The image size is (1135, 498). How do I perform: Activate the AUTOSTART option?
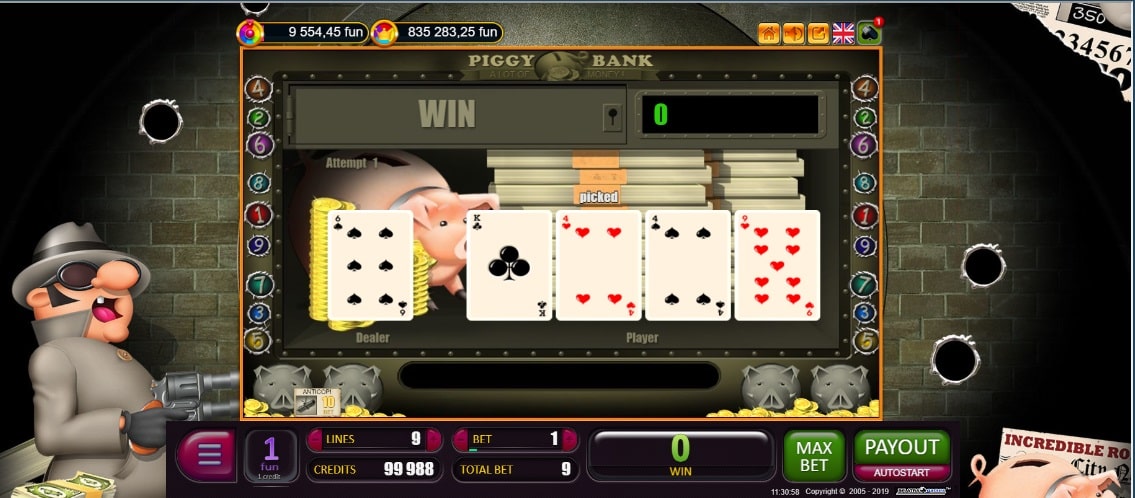coord(901,470)
